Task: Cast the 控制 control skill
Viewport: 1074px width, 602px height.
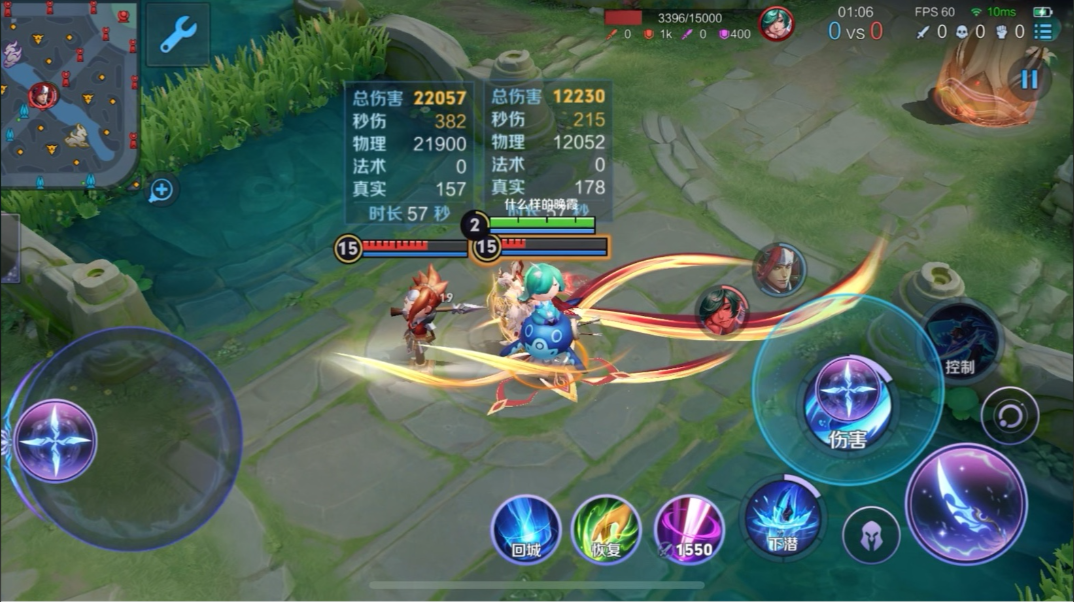Action: click(x=960, y=341)
